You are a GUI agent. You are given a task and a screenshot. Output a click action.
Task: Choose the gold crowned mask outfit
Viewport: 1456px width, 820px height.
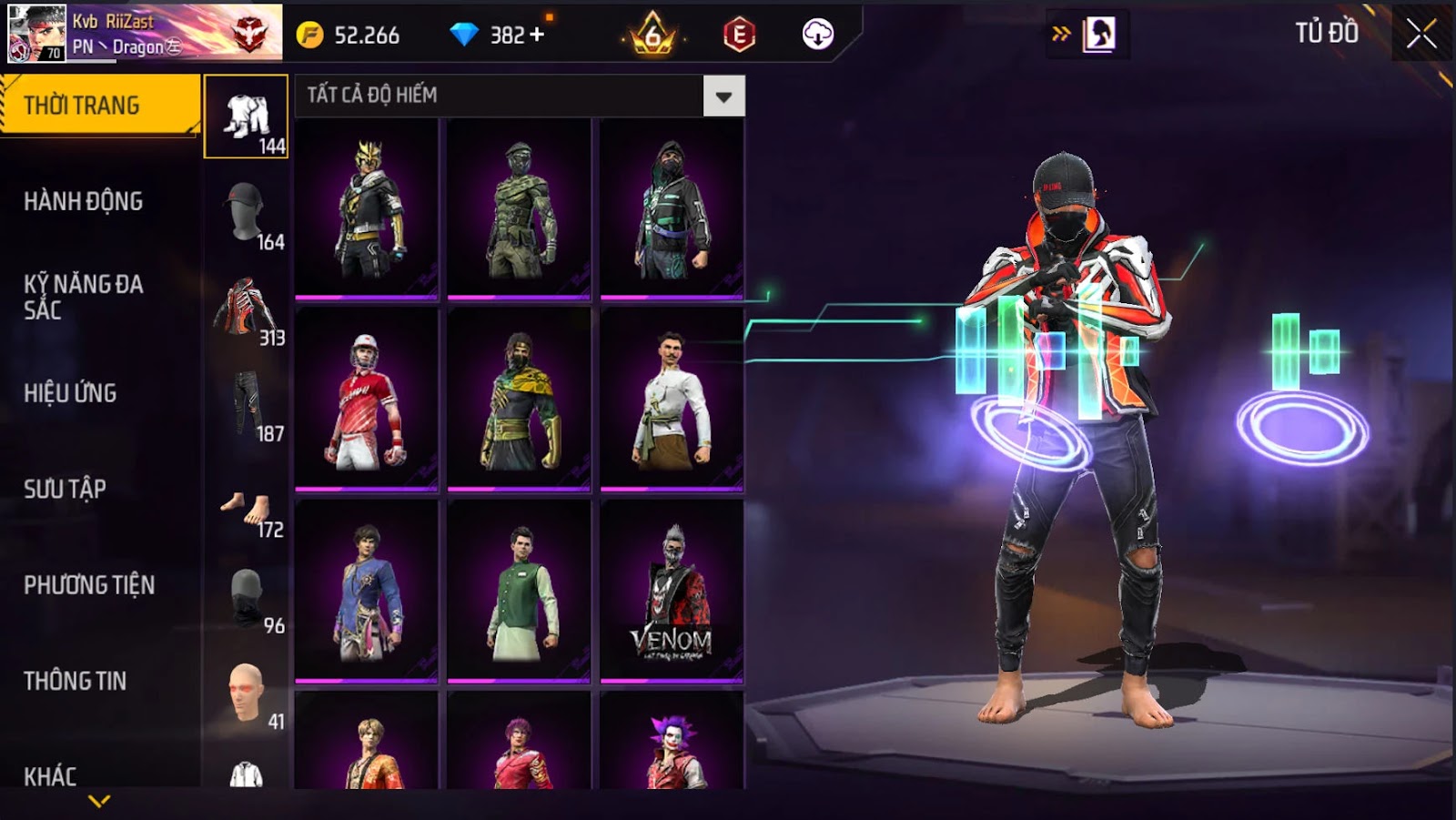[367, 208]
